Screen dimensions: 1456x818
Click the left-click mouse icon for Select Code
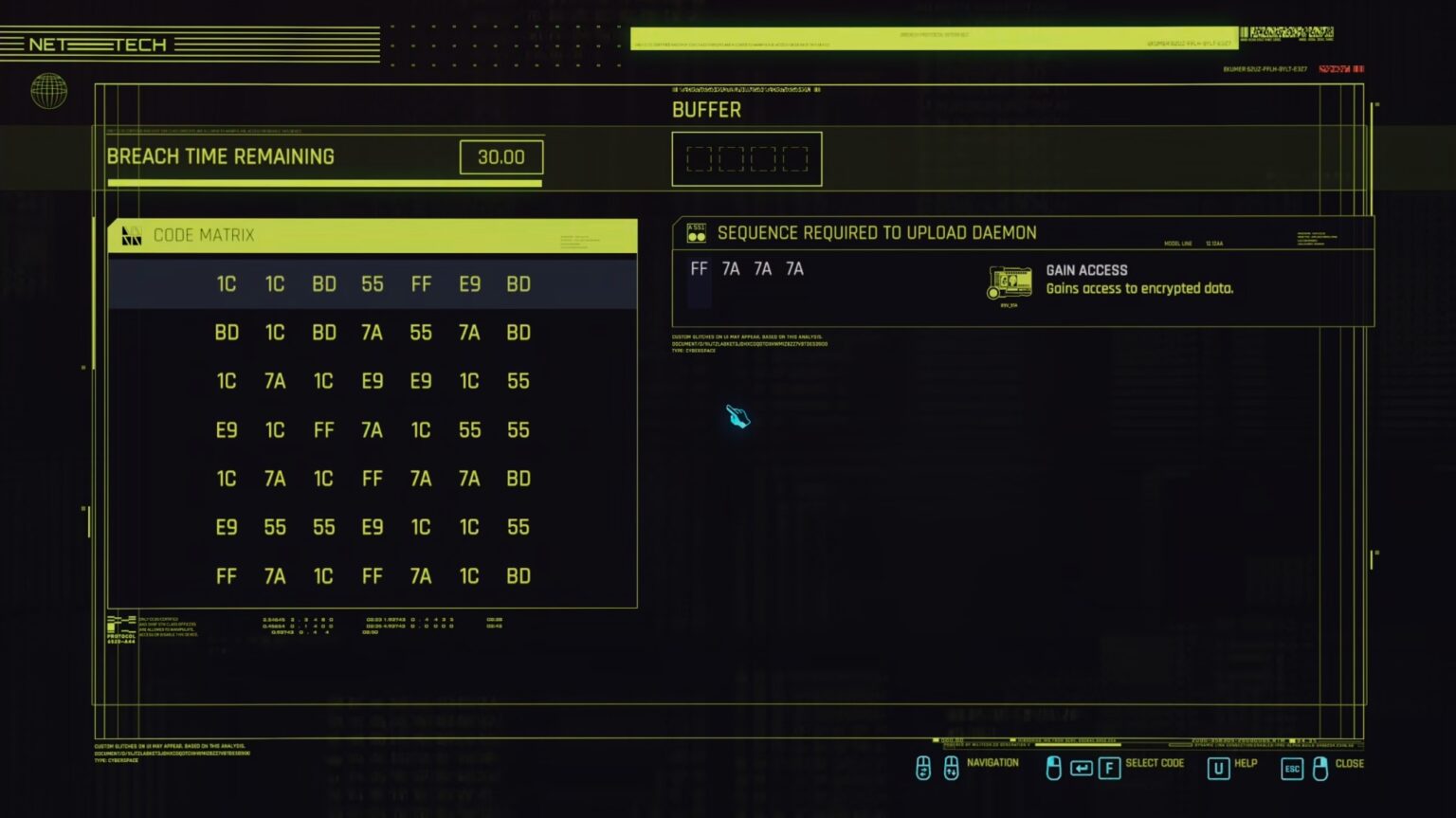tap(1054, 770)
